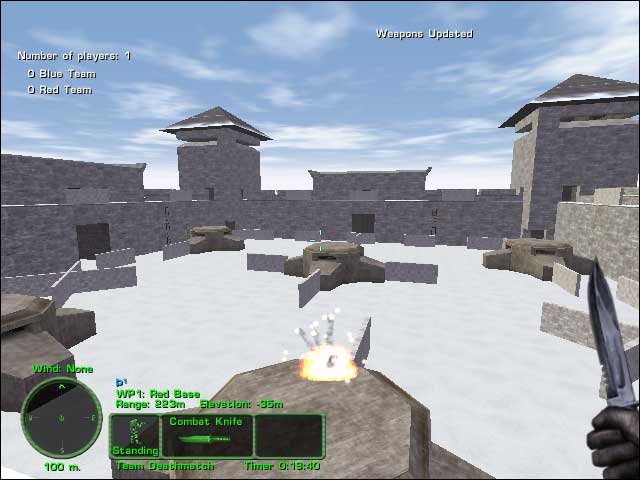Click the blue waypoint flag marker

121,381
